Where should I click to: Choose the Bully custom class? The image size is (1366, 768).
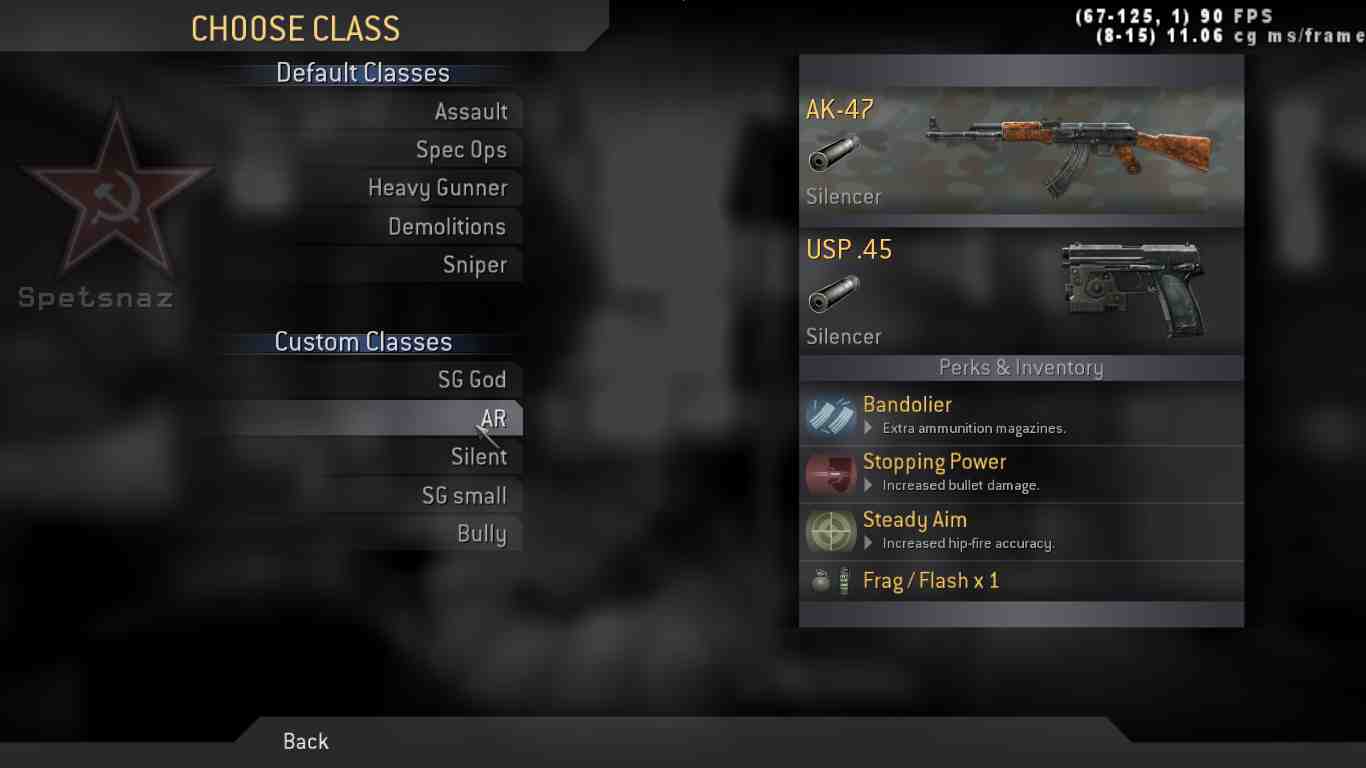click(x=481, y=534)
